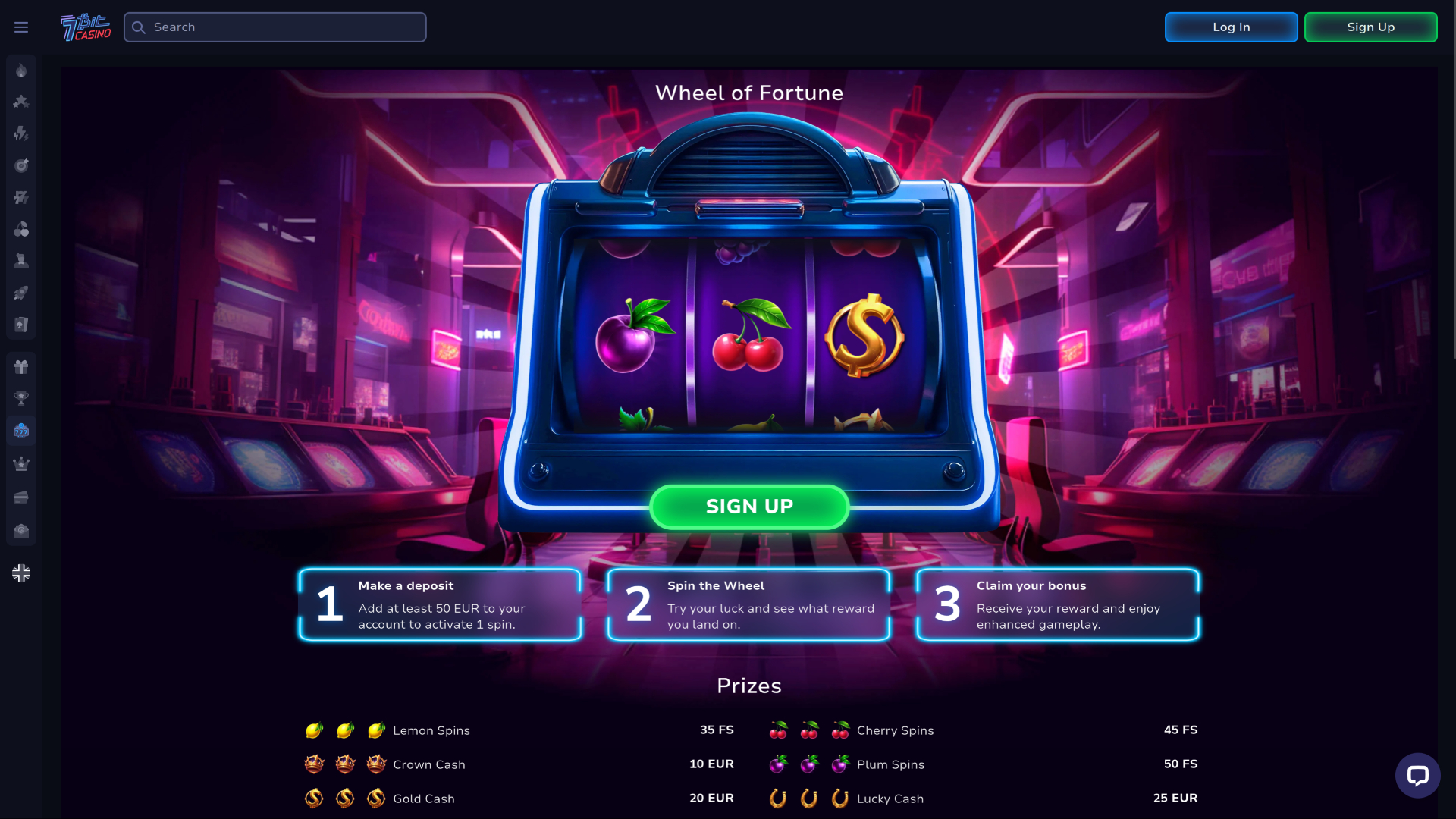Click the payments credit card icon

tap(21, 497)
